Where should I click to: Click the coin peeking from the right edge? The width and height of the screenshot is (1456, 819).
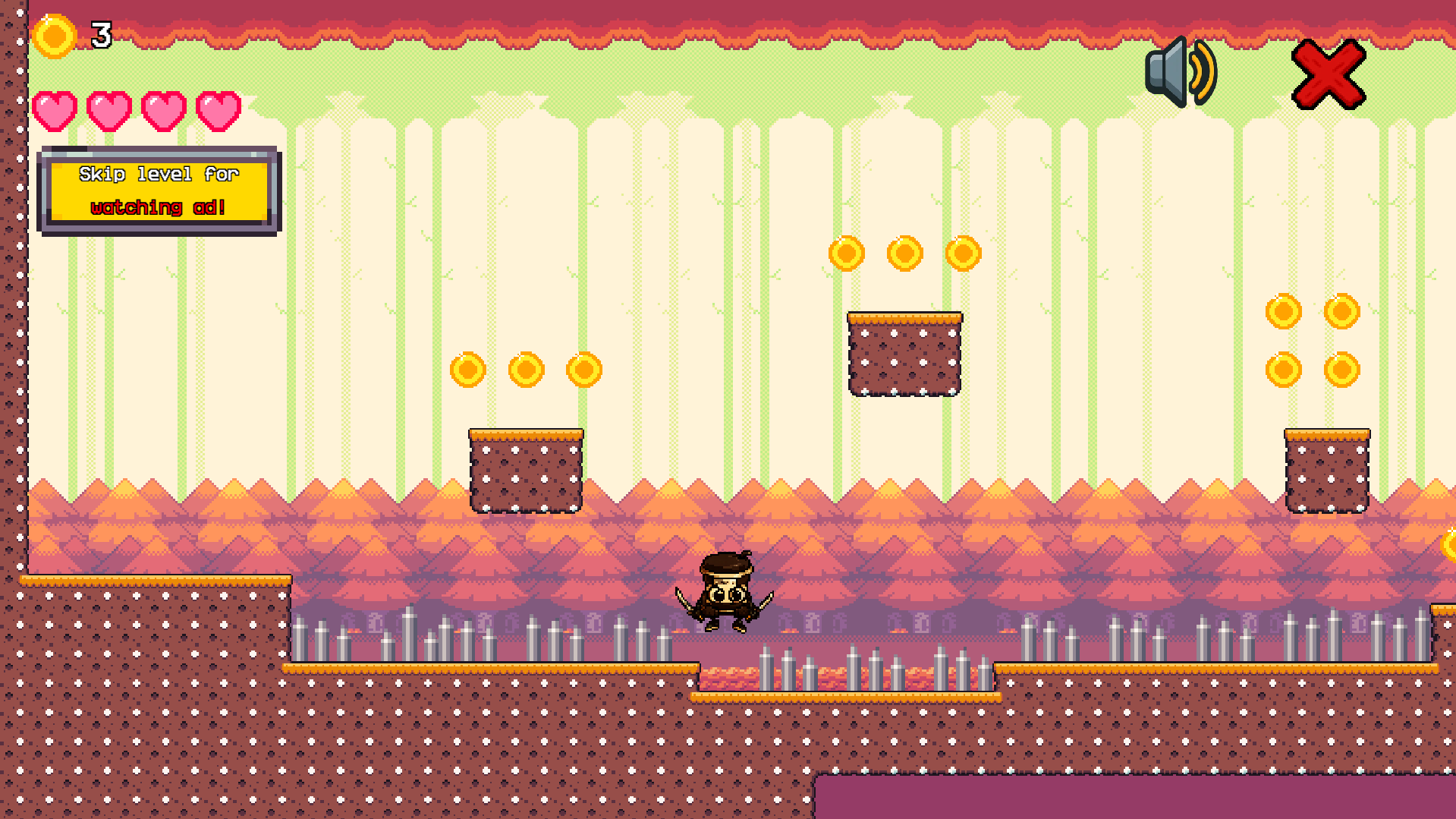(1449, 543)
